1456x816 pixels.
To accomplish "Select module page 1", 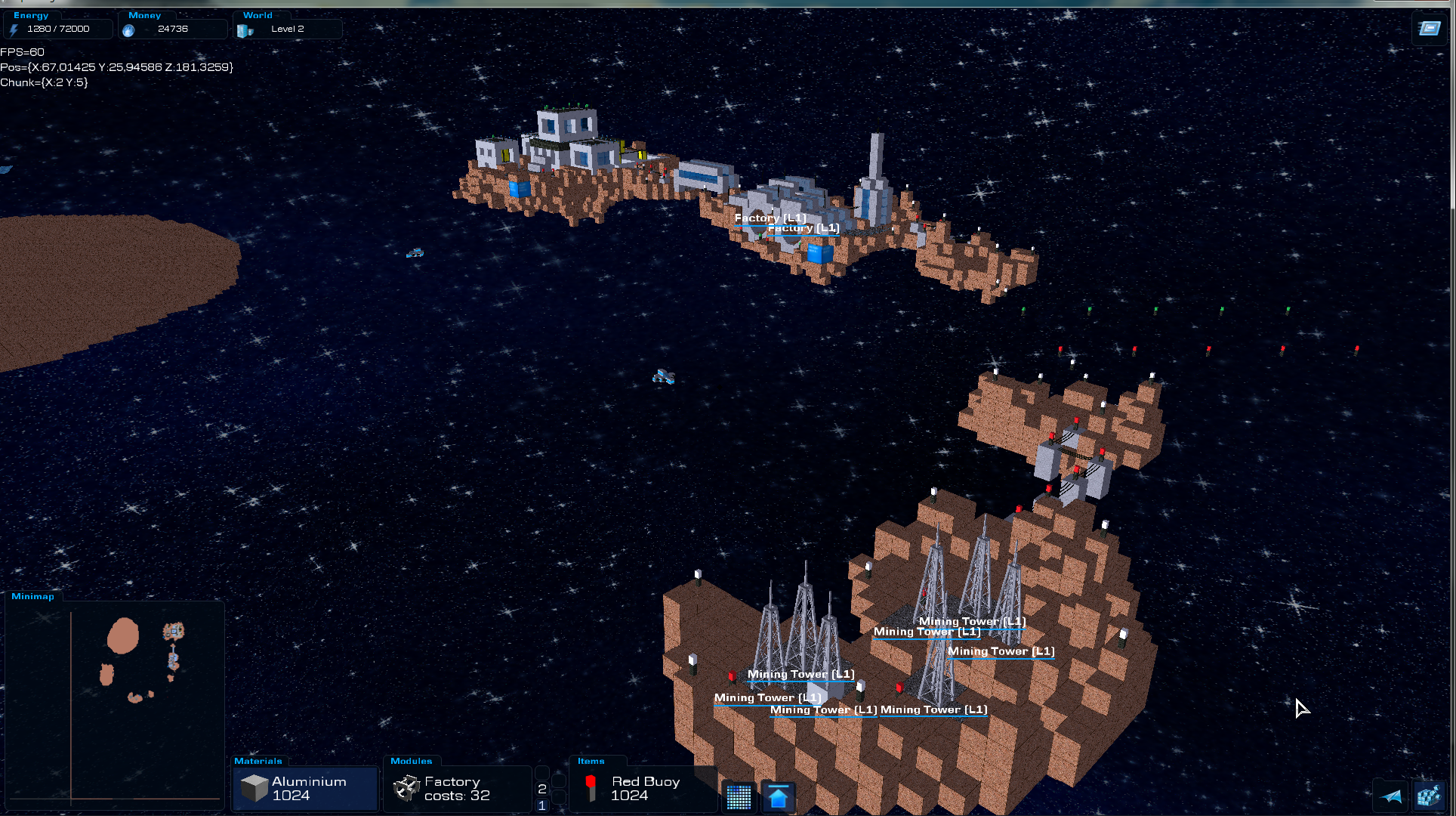I will click(541, 805).
